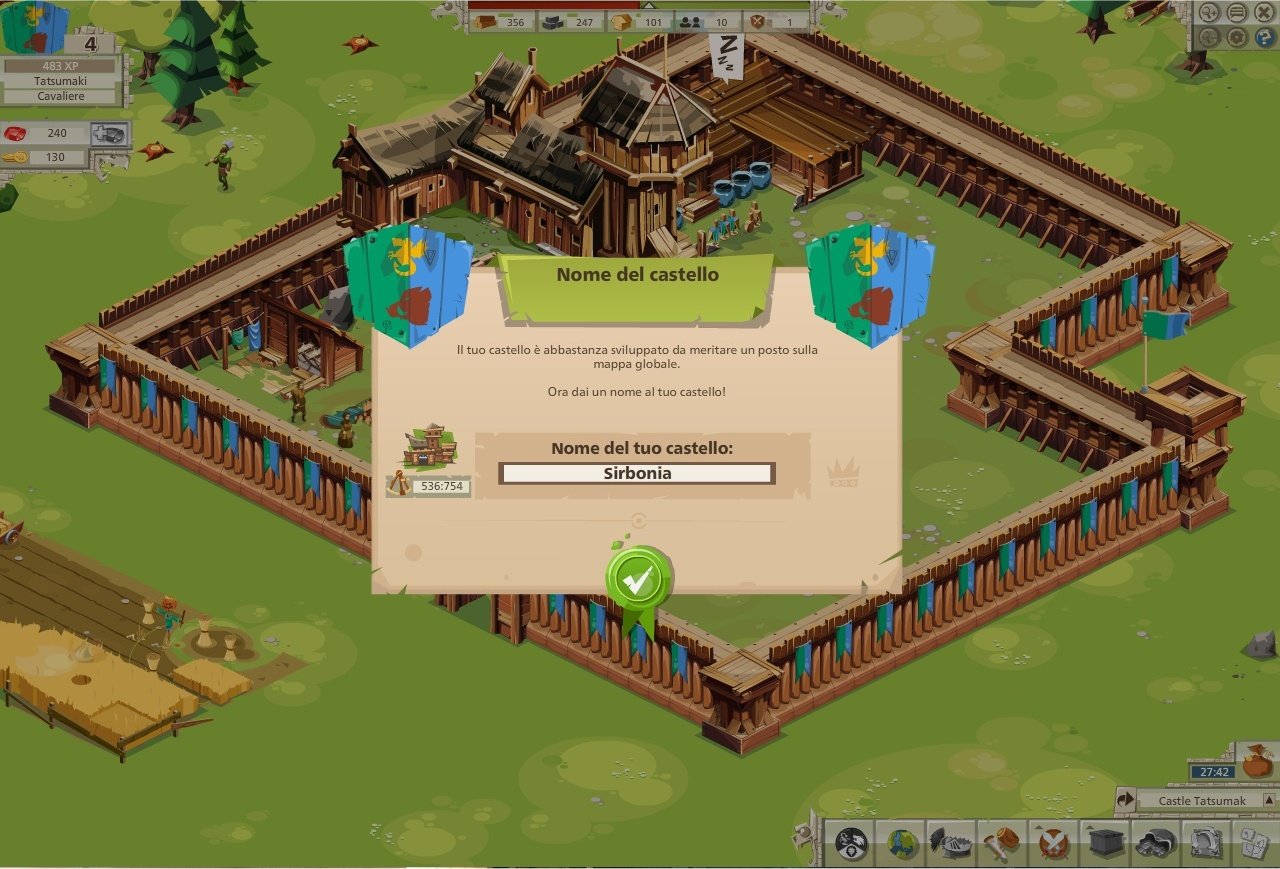Screen dimensions: 1280x869
Task: Open the crossed swords military menu
Action: tap(1053, 843)
